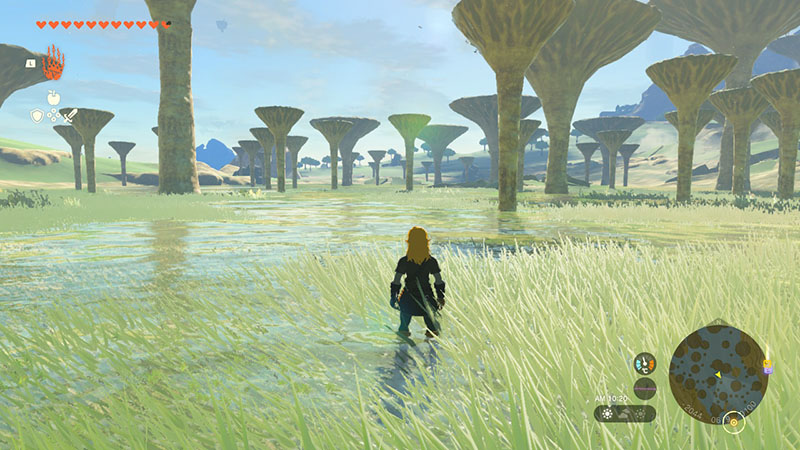Open the weather forecast panel
The width and height of the screenshot is (800, 450).
(625, 413)
